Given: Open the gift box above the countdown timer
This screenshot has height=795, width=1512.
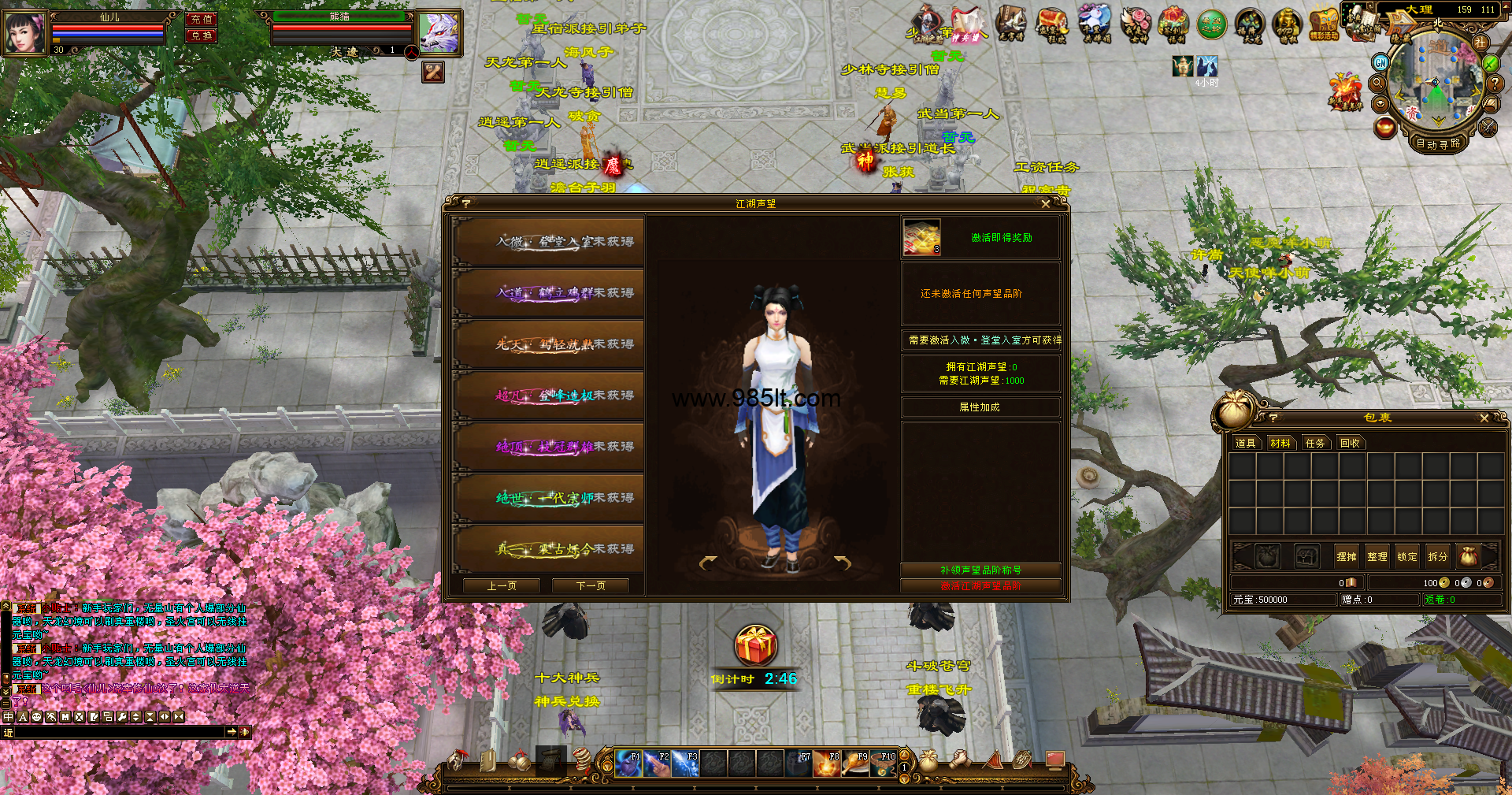Looking at the screenshot, I should click(x=756, y=646).
